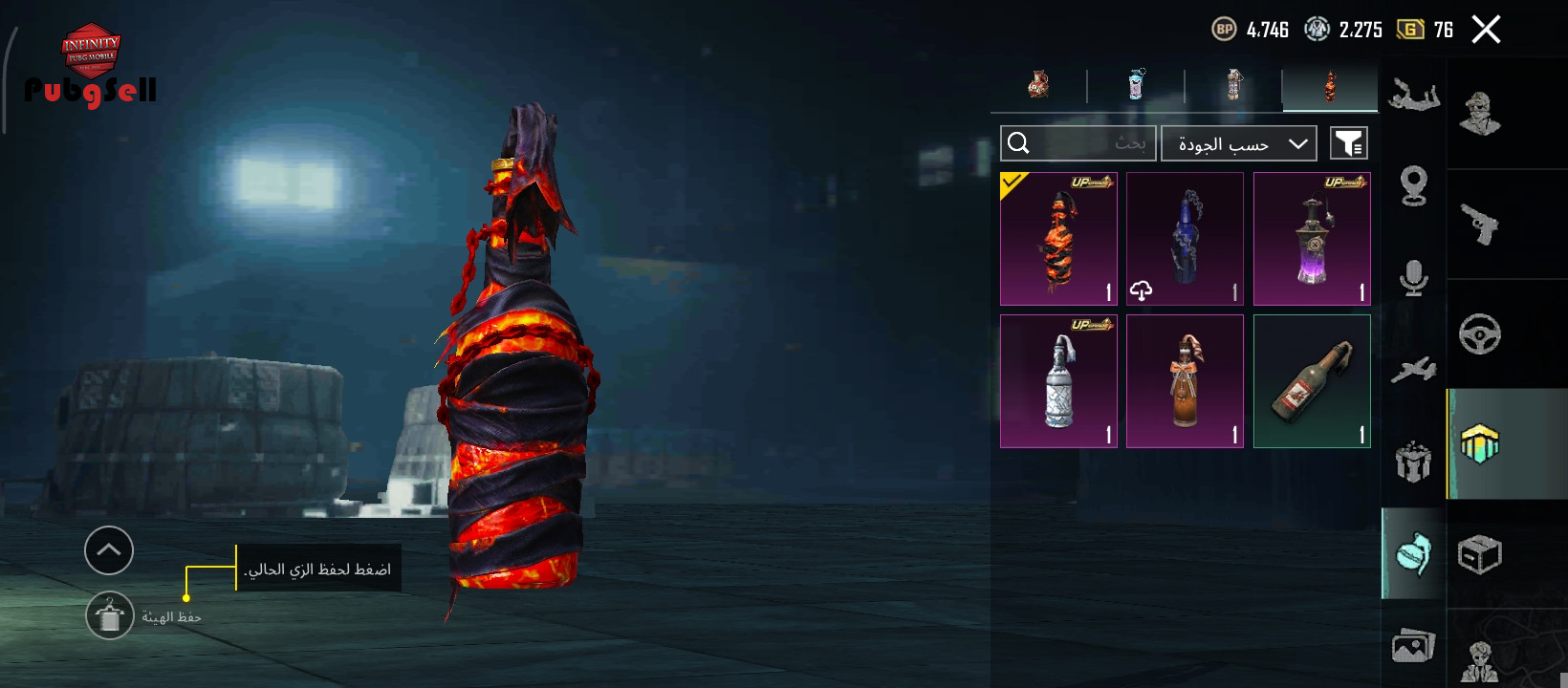Open the filter options button
This screenshot has width=1568, height=688.
pyautogui.click(x=1349, y=143)
